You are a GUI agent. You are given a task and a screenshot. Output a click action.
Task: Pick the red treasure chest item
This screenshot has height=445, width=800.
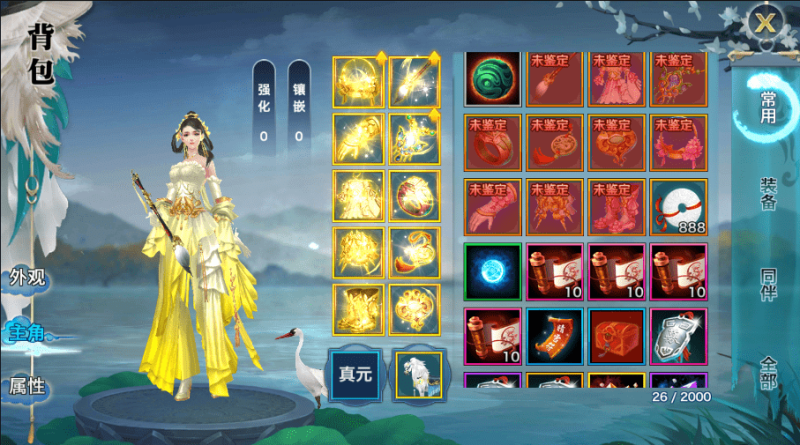click(617, 335)
